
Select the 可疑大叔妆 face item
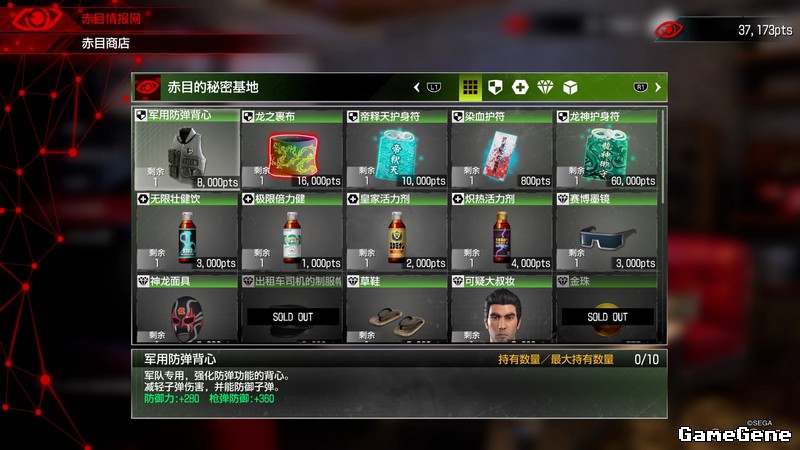coord(502,312)
